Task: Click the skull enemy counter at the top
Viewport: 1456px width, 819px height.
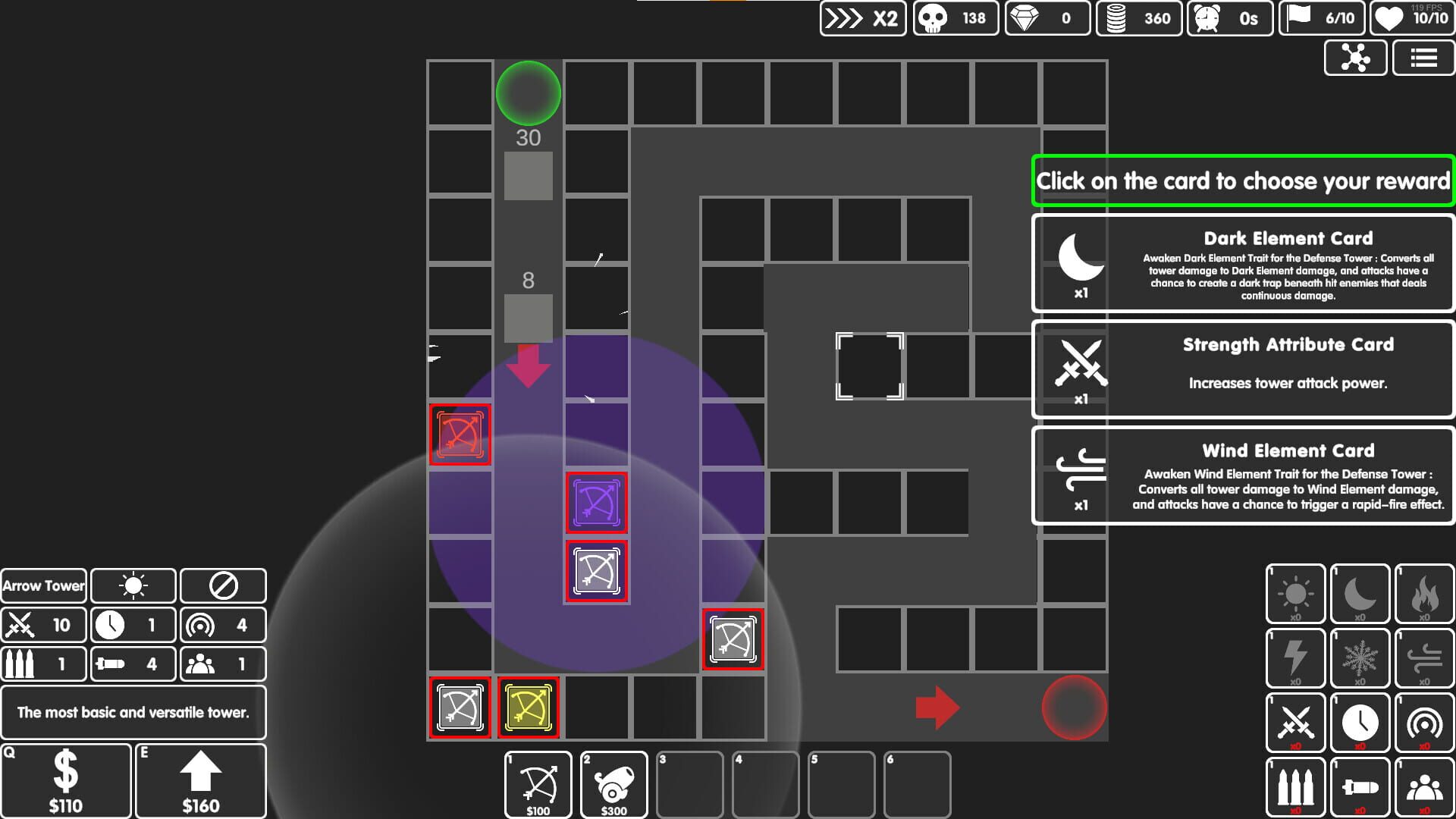Action: pos(955,18)
